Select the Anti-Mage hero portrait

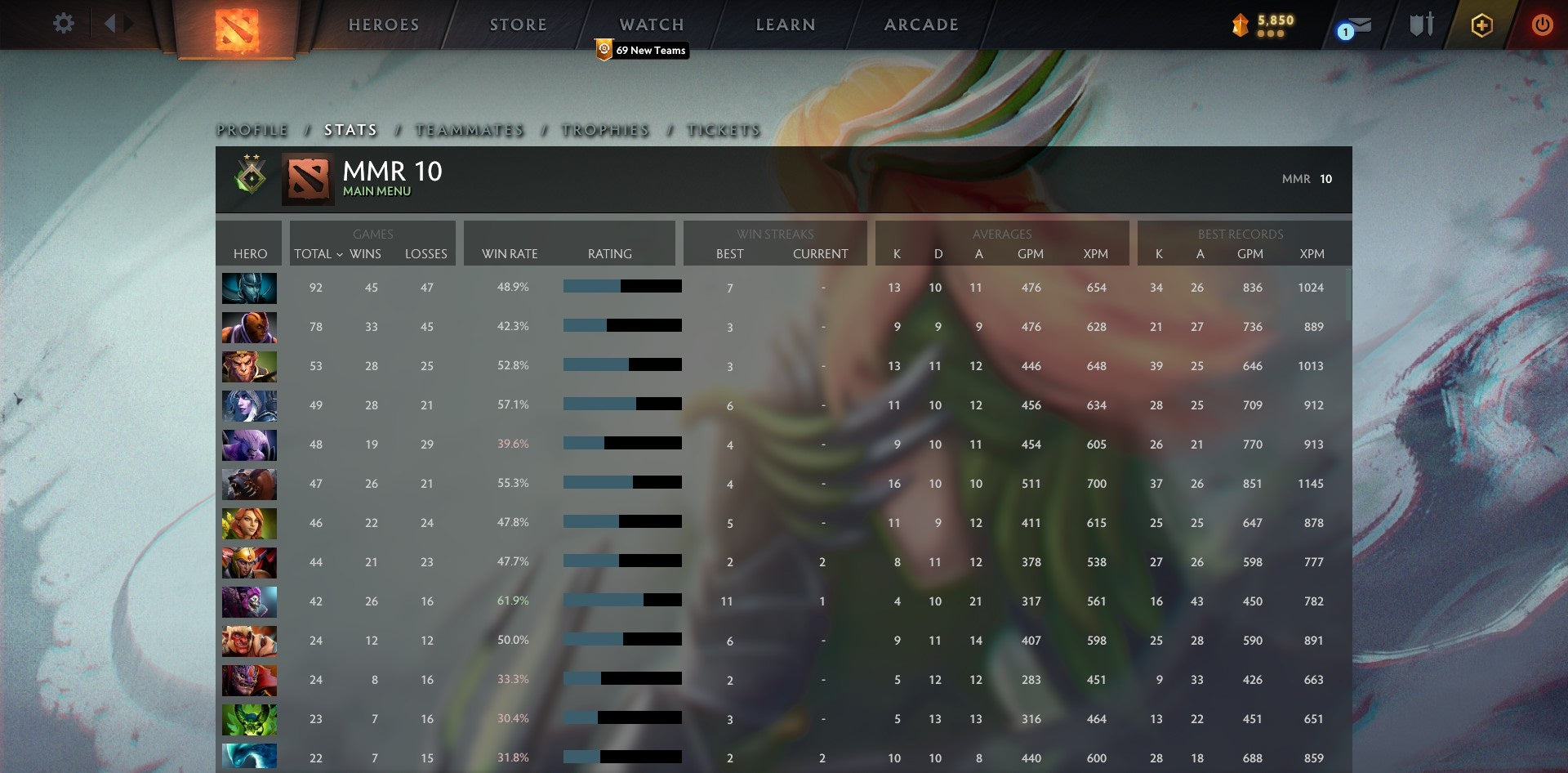pos(249,326)
